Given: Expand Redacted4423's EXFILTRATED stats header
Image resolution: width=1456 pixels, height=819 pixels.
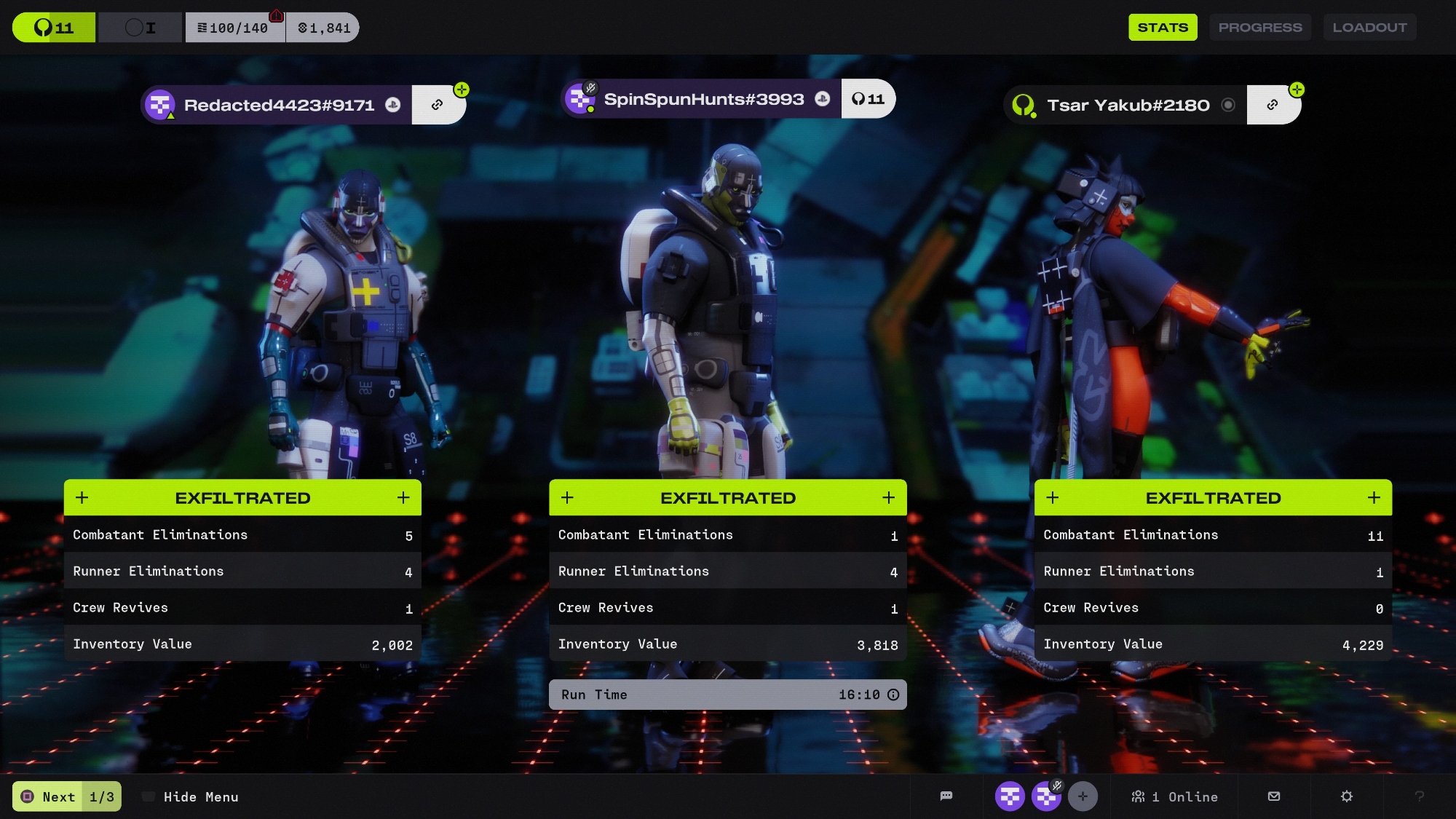Looking at the screenshot, I should 242,498.
